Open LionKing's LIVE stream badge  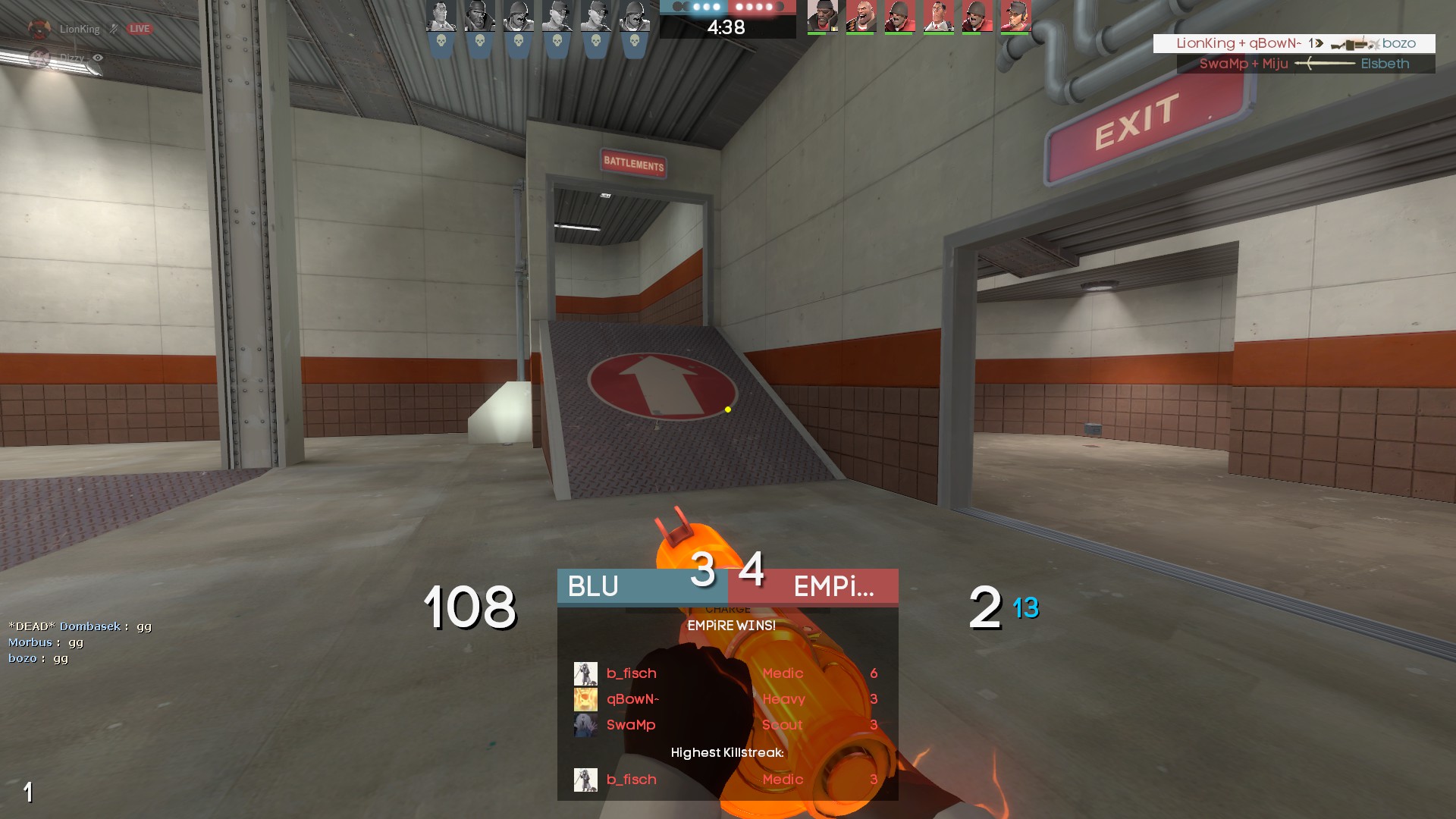(x=140, y=29)
